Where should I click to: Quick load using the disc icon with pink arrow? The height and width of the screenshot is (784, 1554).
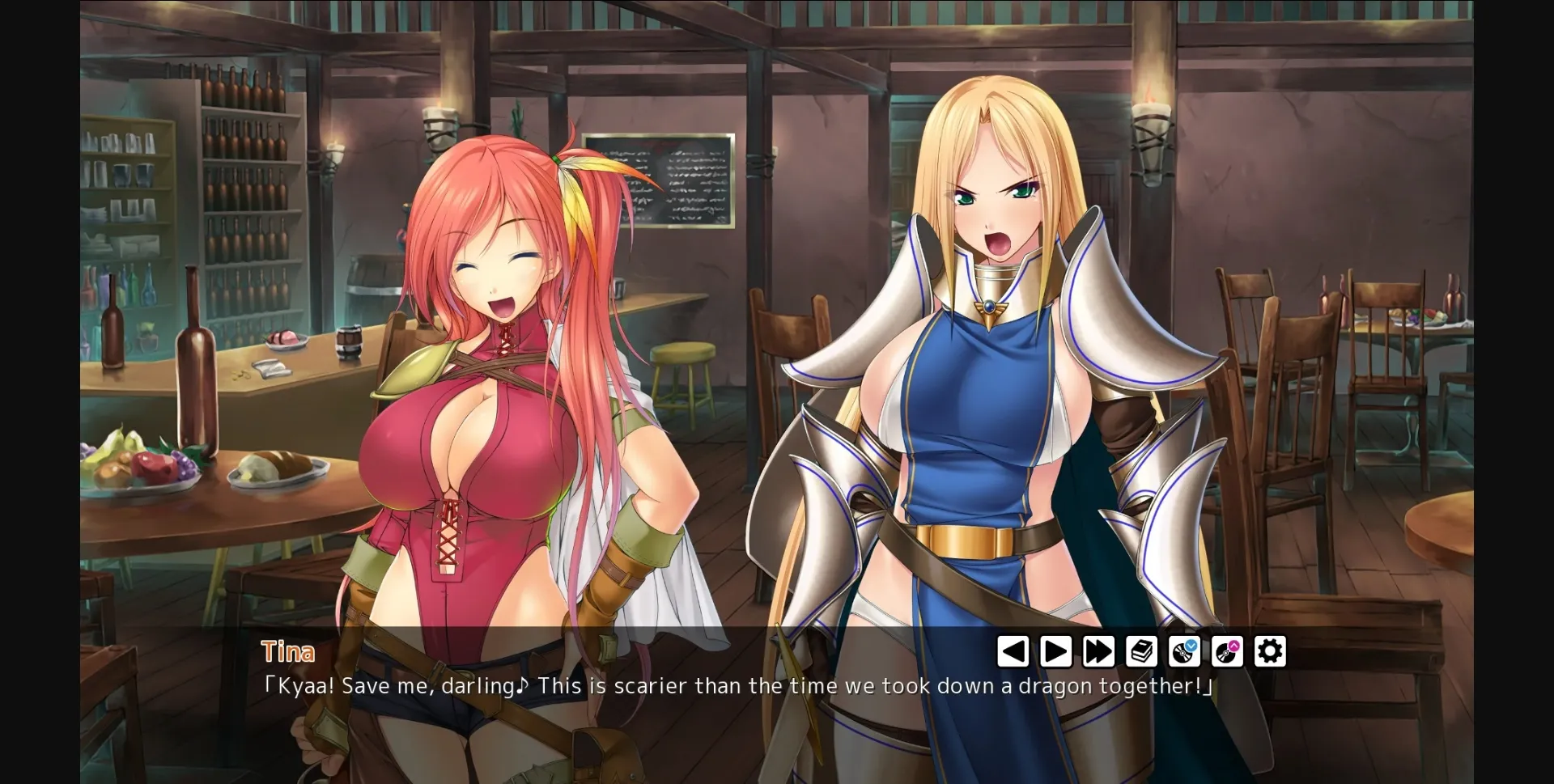click(x=1228, y=651)
